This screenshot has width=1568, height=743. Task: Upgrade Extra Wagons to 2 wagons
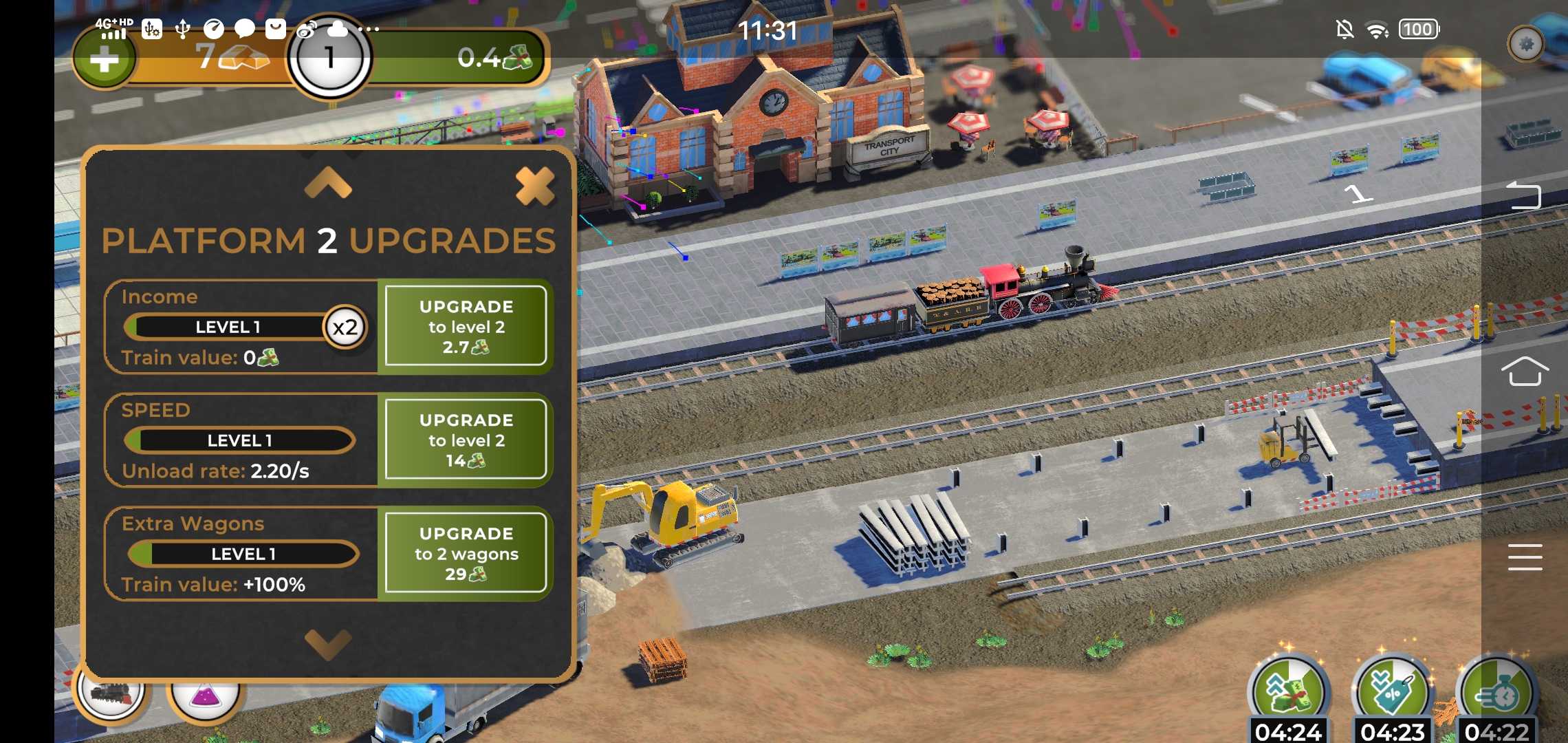466,553
